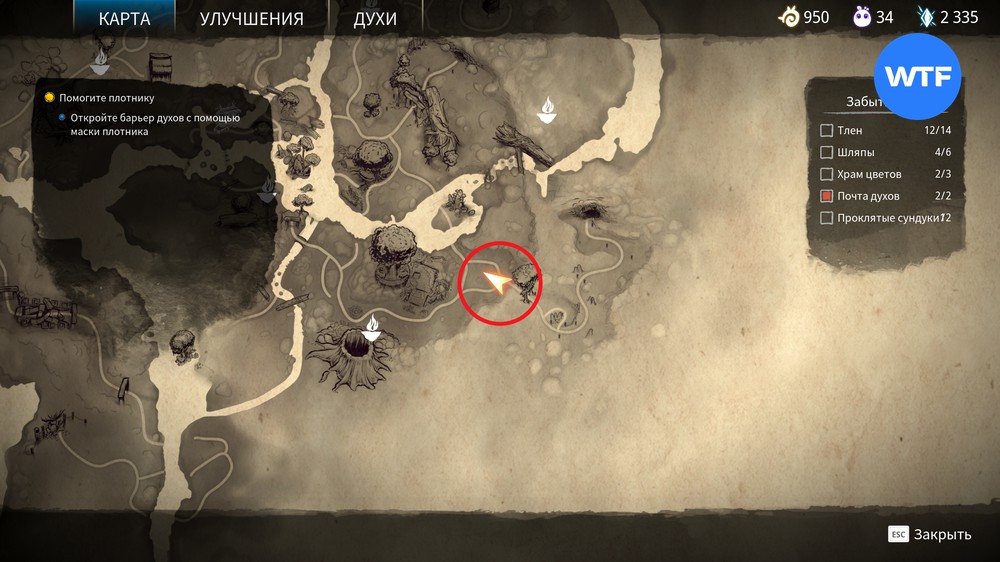The image size is (1000, 562).
Task: Check the Храм цветов filter
Action: click(827, 174)
